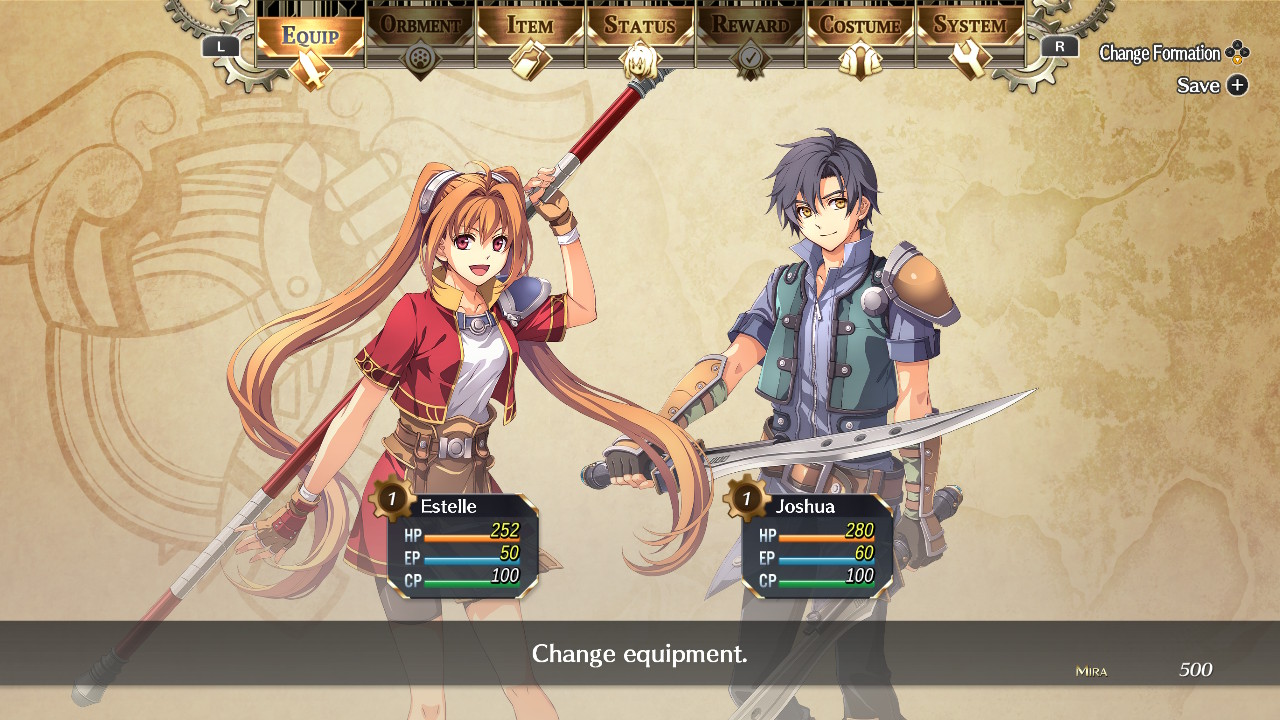Open the System tab
The height and width of the screenshot is (720, 1280).
(970, 26)
